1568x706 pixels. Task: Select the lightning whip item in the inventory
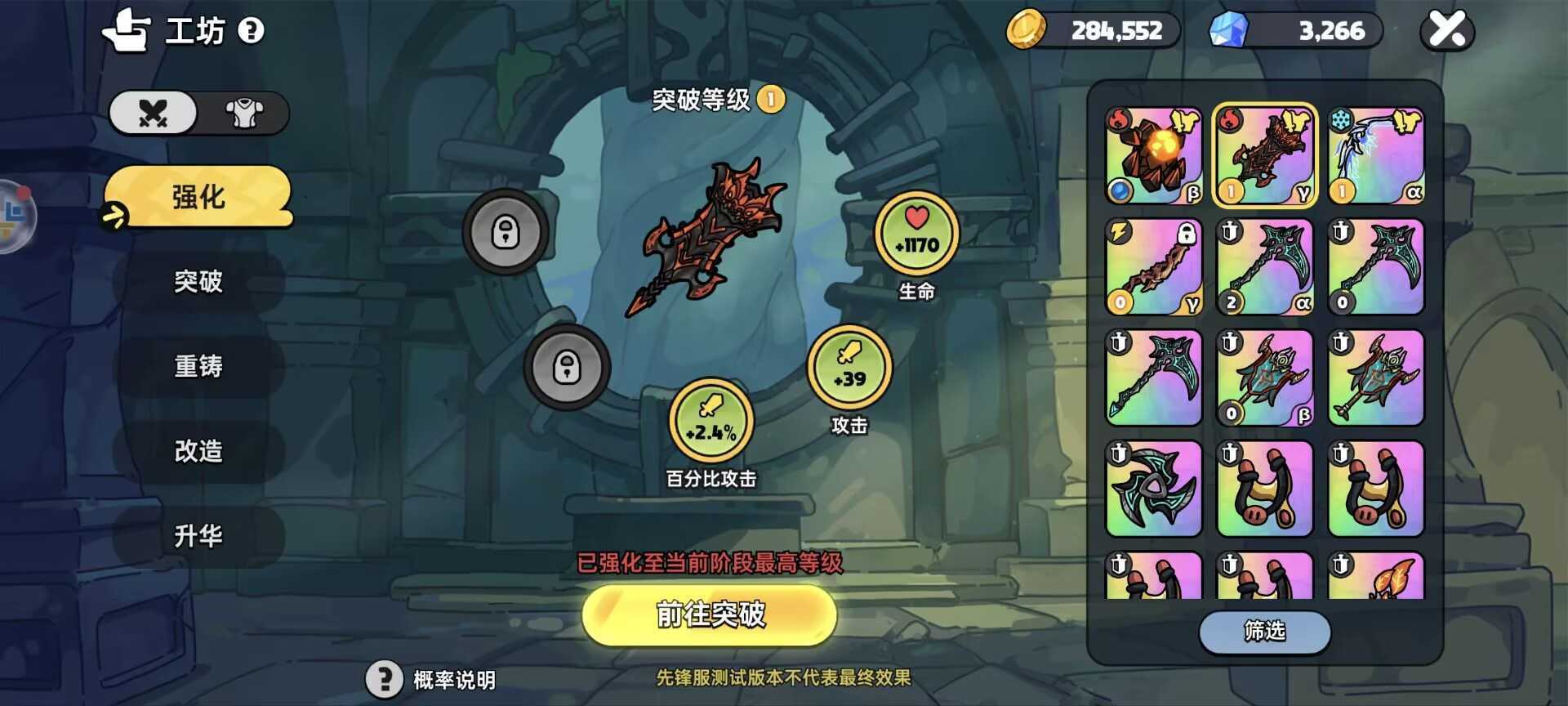click(1154, 266)
